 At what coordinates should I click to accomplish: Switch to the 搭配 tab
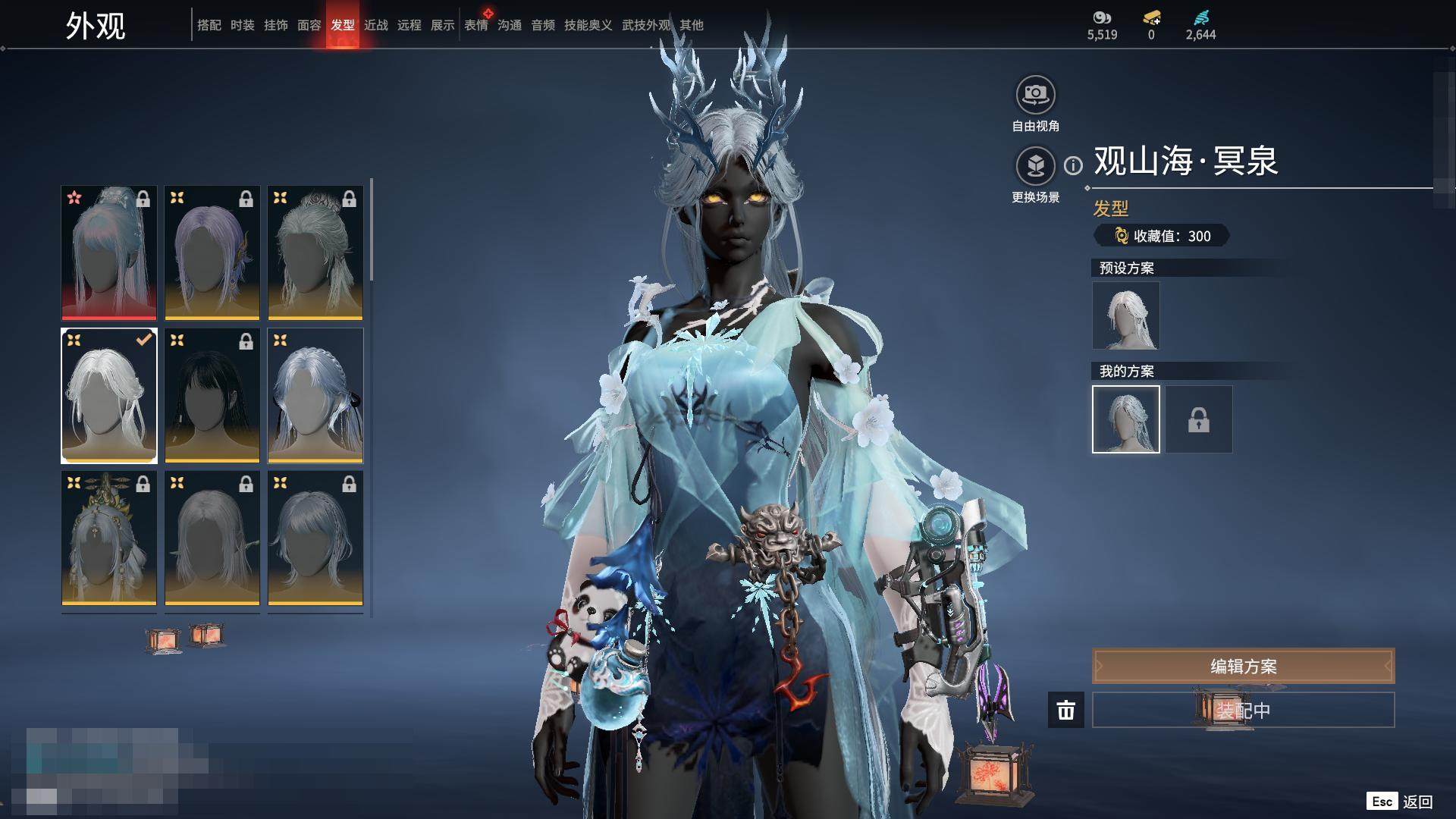click(209, 25)
